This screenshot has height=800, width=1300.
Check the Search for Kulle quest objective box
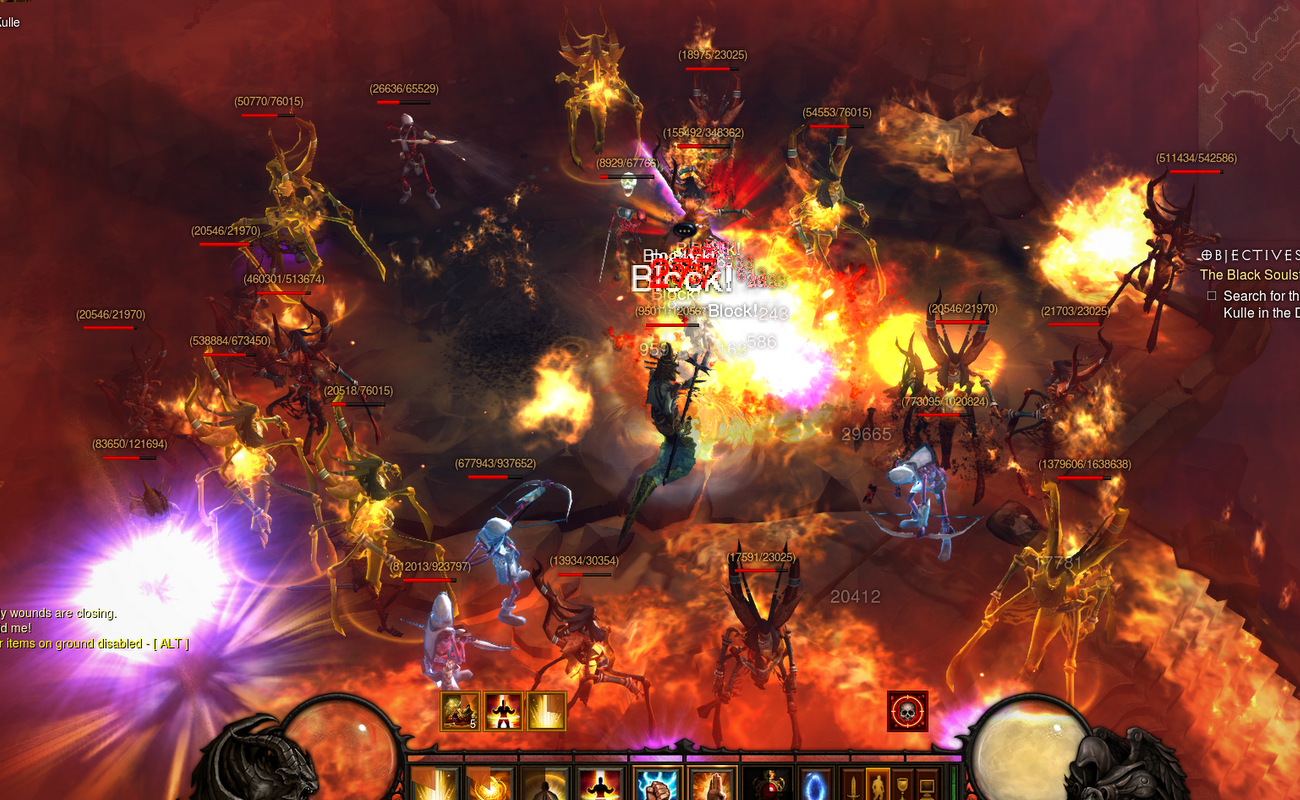point(1212,296)
